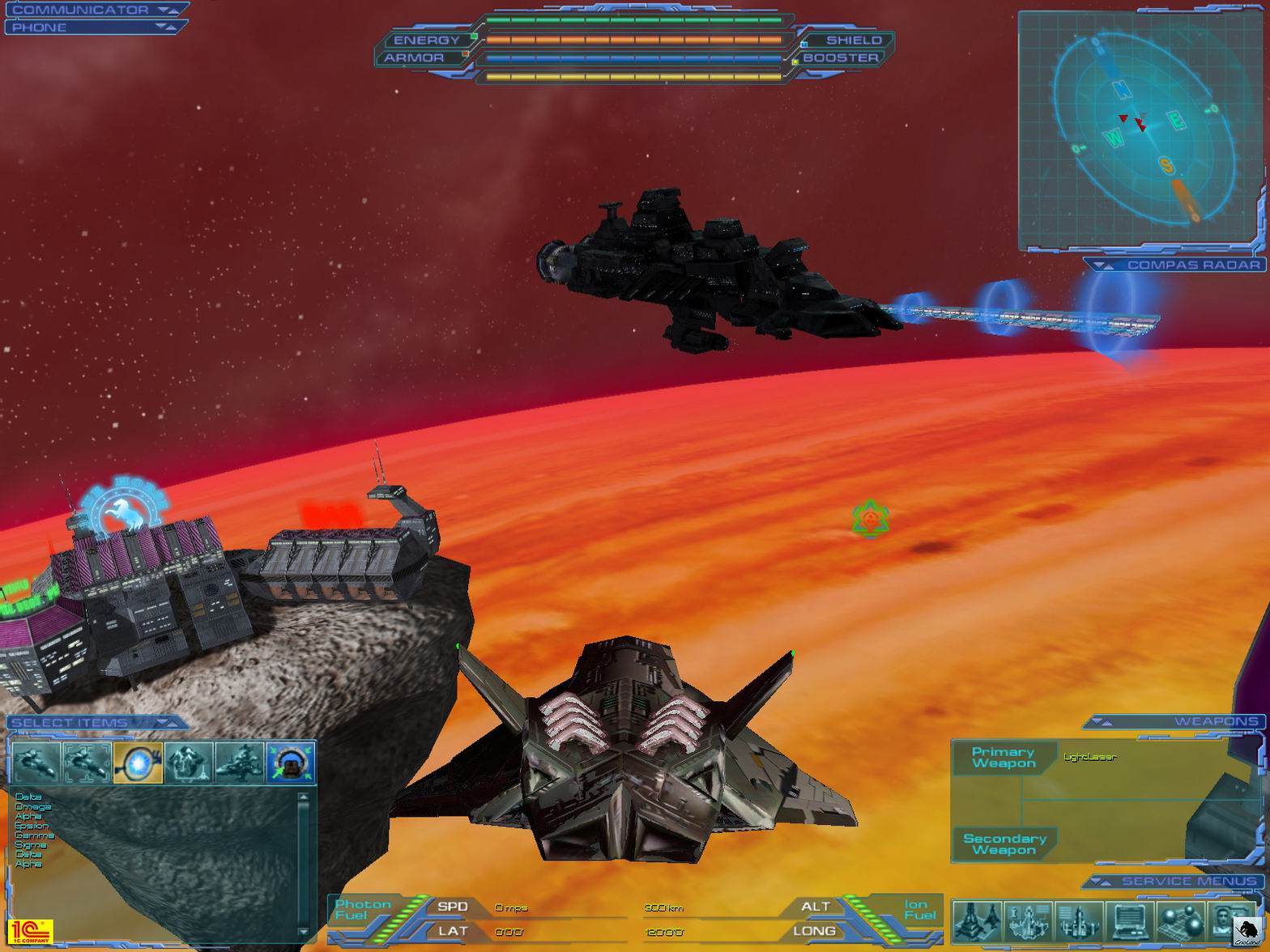This screenshot has height=952, width=1270.
Task: Choose Omega in the items list
Action: pos(32,807)
